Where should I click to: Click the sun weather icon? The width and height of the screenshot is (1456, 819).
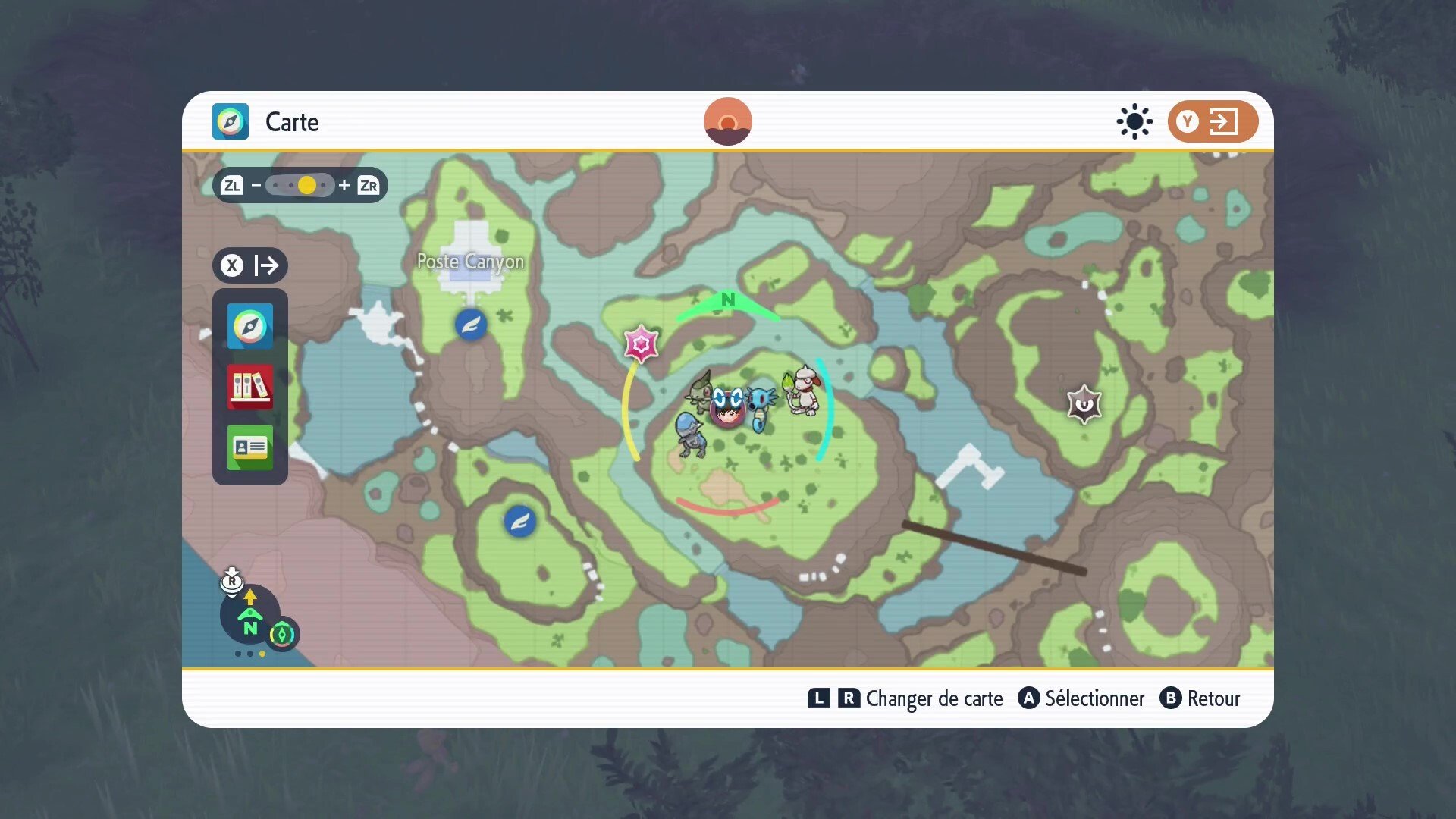point(1134,121)
